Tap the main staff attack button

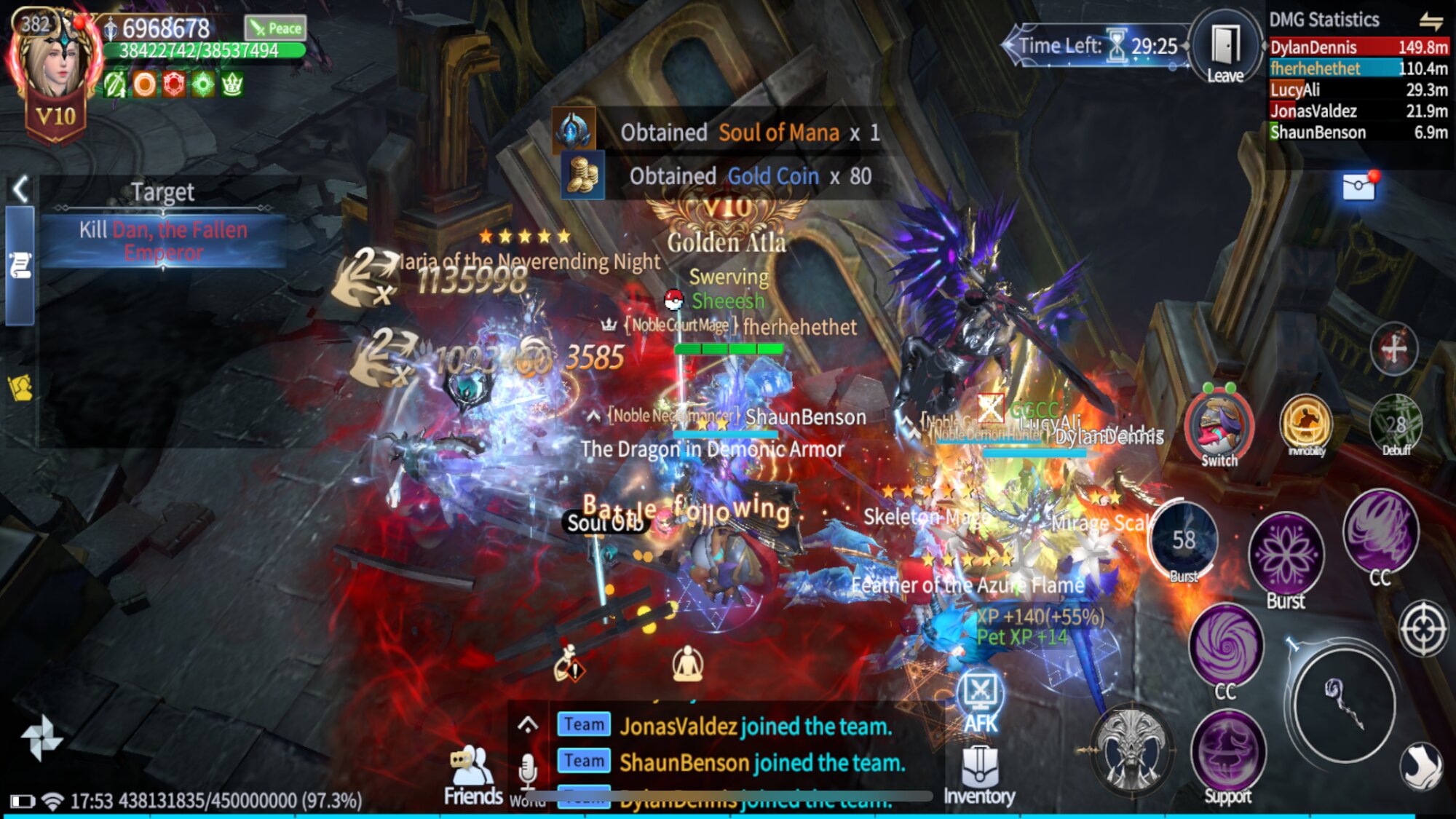click(x=1344, y=704)
